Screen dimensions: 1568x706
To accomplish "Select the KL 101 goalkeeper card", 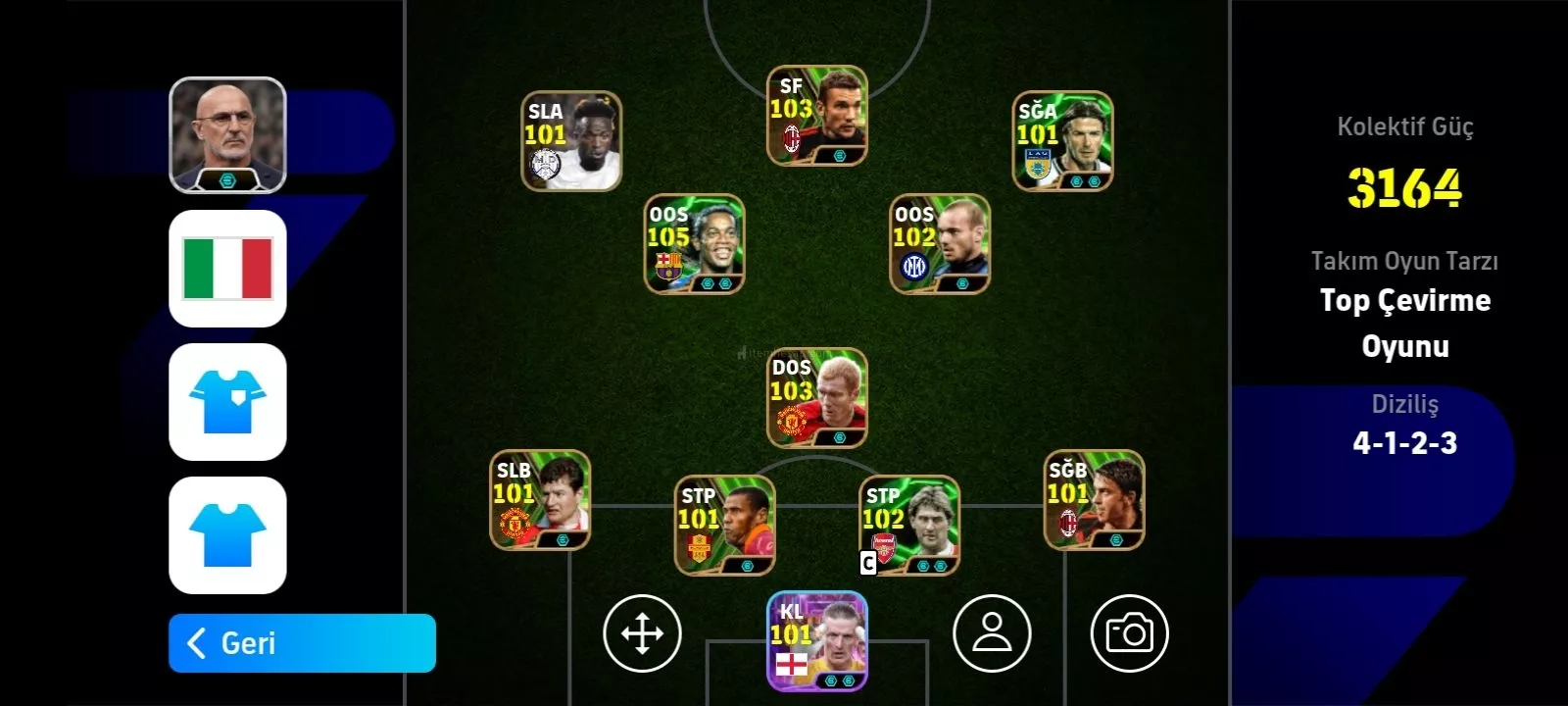I will pos(816,641).
